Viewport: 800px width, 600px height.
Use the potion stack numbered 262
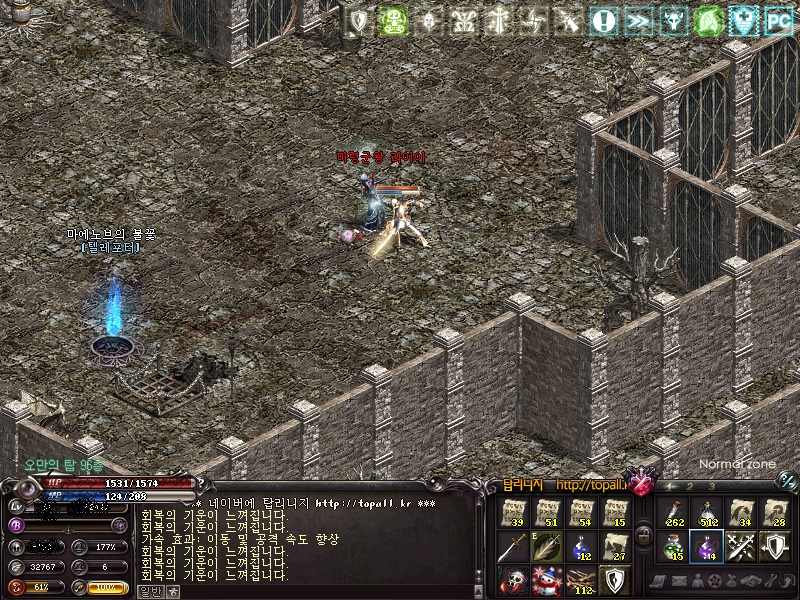pyautogui.click(x=672, y=513)
